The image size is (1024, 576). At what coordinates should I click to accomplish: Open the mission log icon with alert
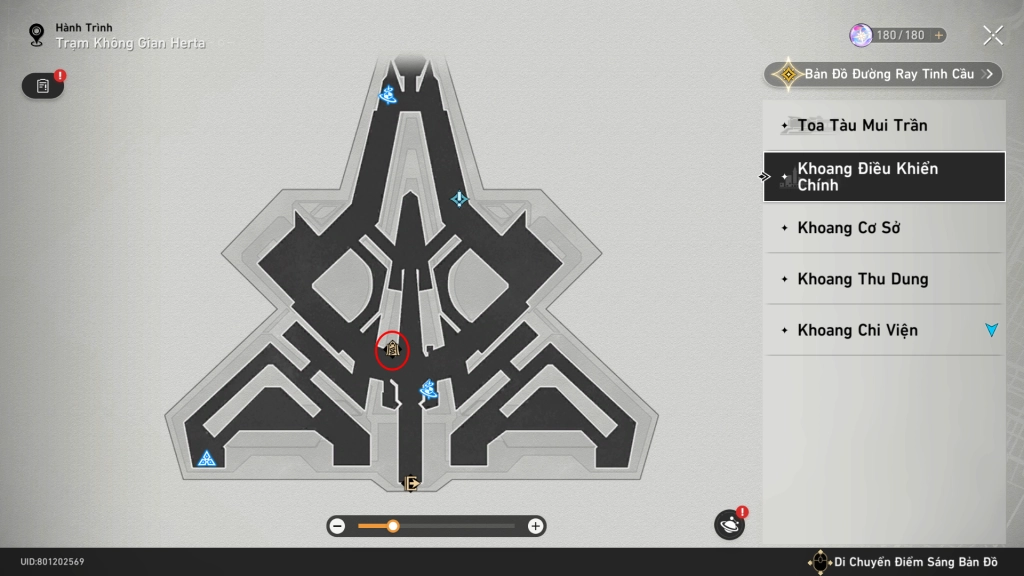coord(43,86)
